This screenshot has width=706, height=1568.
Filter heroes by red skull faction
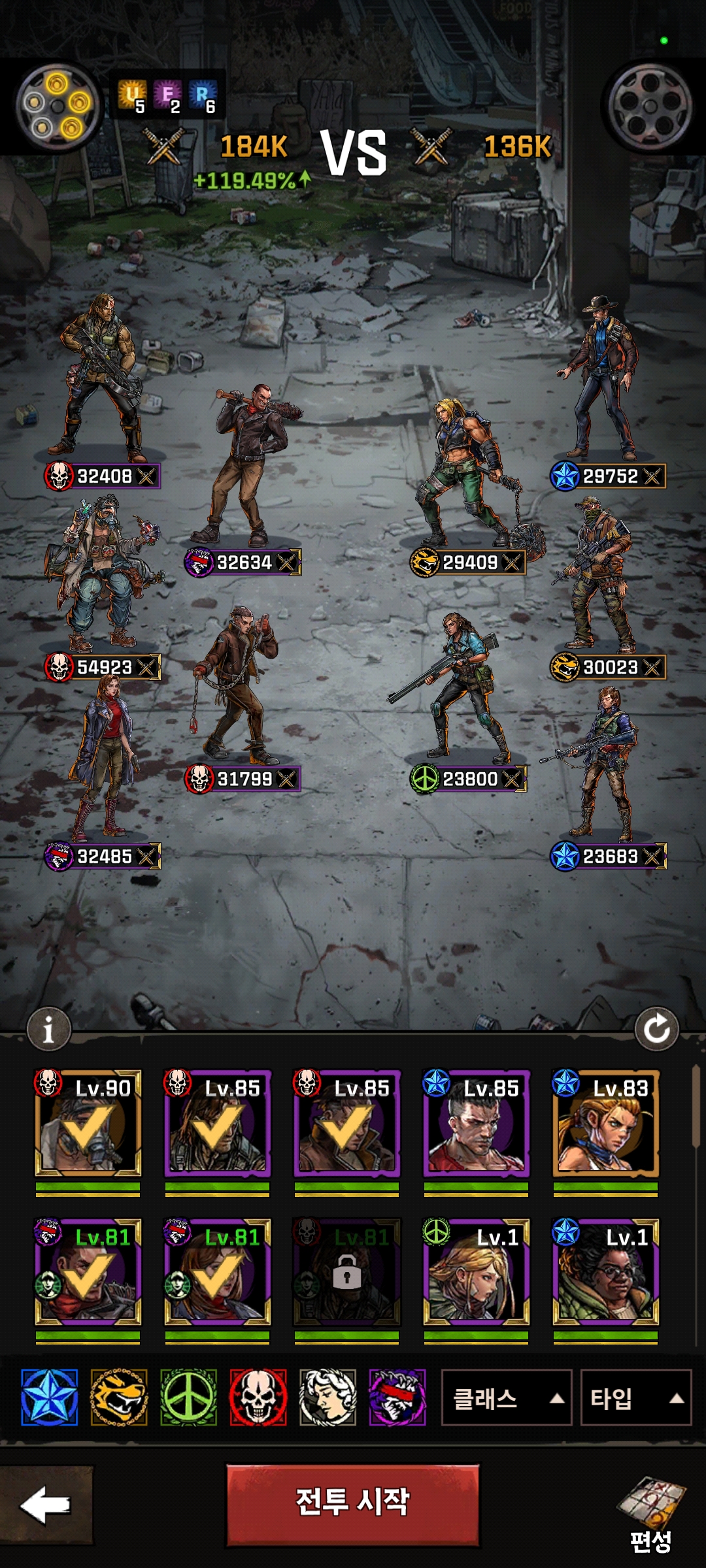(x=258, y=1397)
